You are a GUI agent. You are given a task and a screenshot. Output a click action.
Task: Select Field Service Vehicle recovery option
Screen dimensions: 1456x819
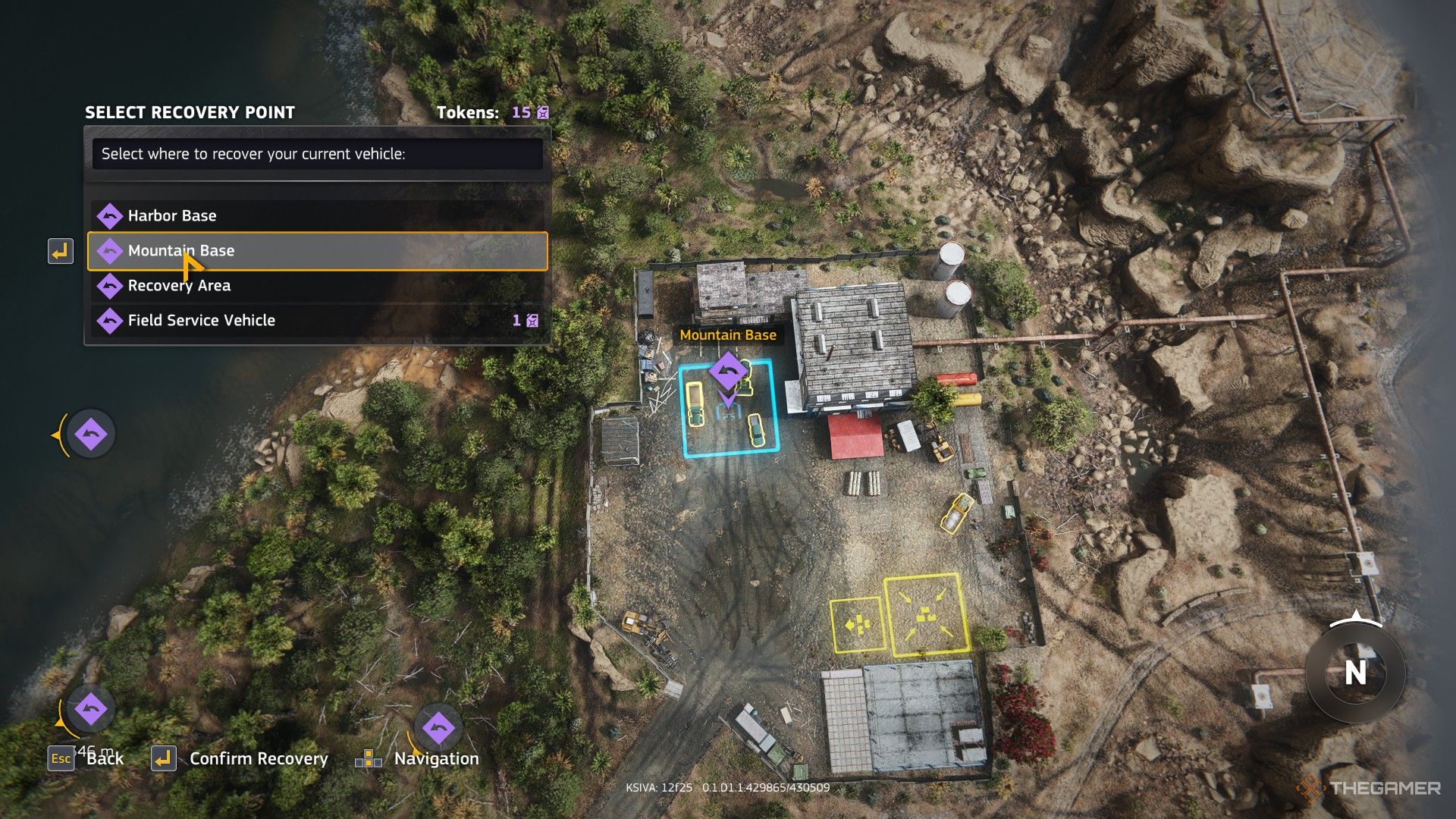(x=317, y=321)
